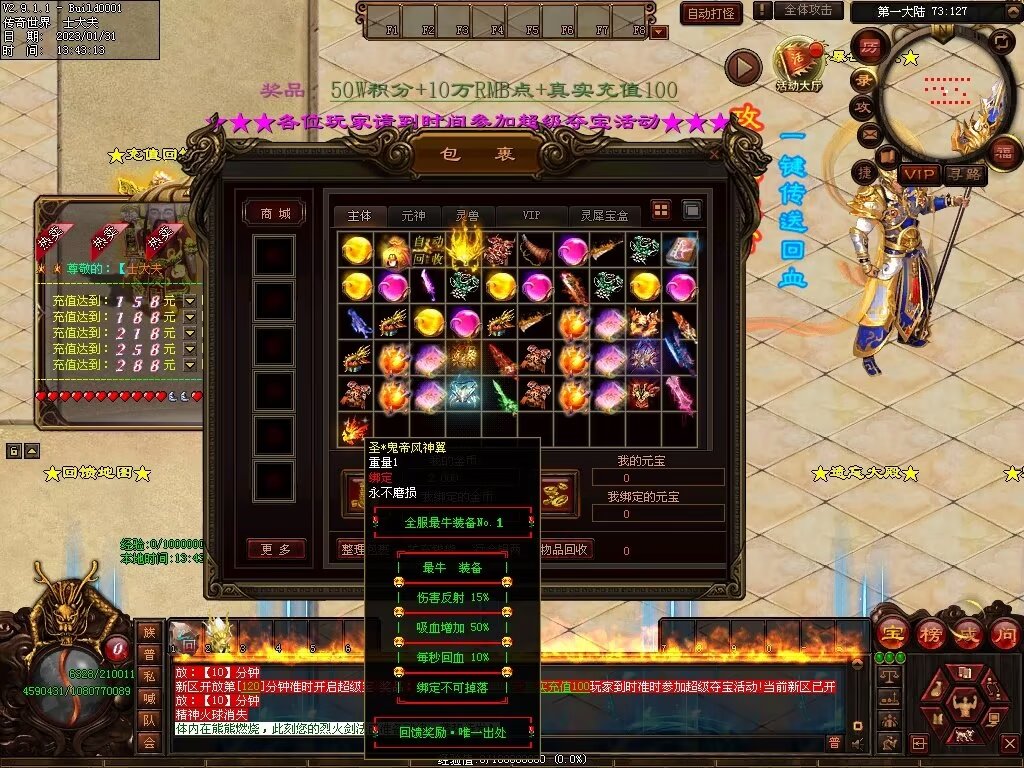Click the round play arrow button
This screenshot has width=1024, height=768.
tap(743, 68)
